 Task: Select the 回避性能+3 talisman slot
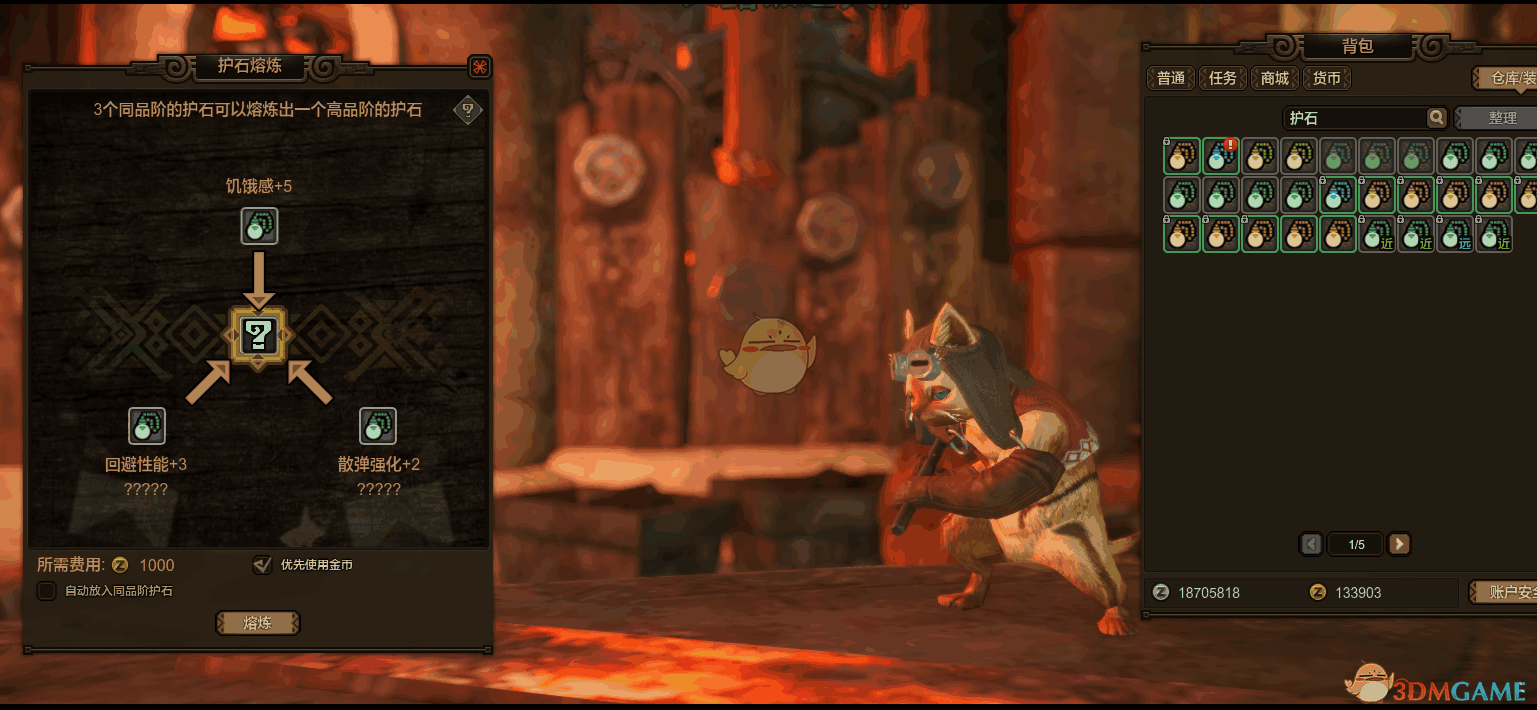coord(147,426)
